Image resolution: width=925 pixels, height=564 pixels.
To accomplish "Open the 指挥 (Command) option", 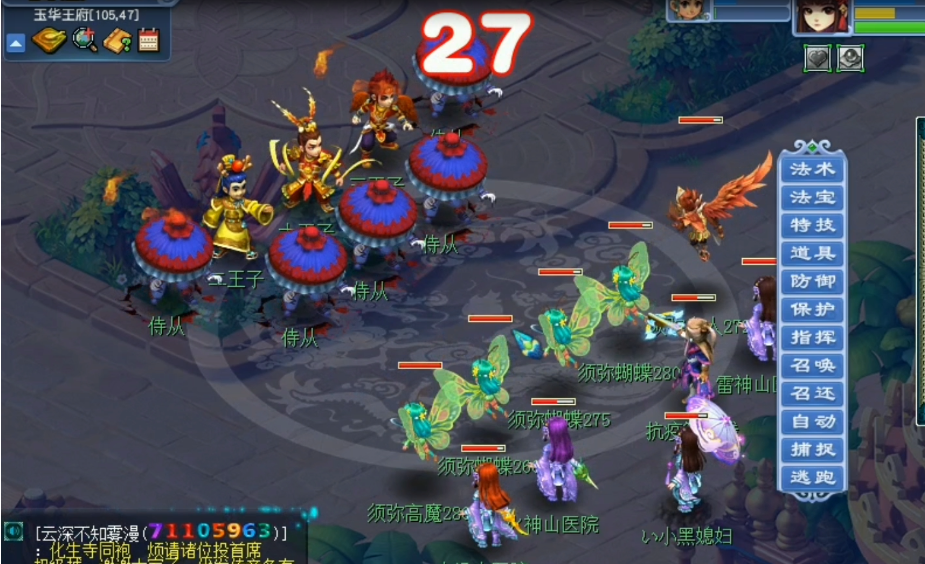I will click(812, 337).
